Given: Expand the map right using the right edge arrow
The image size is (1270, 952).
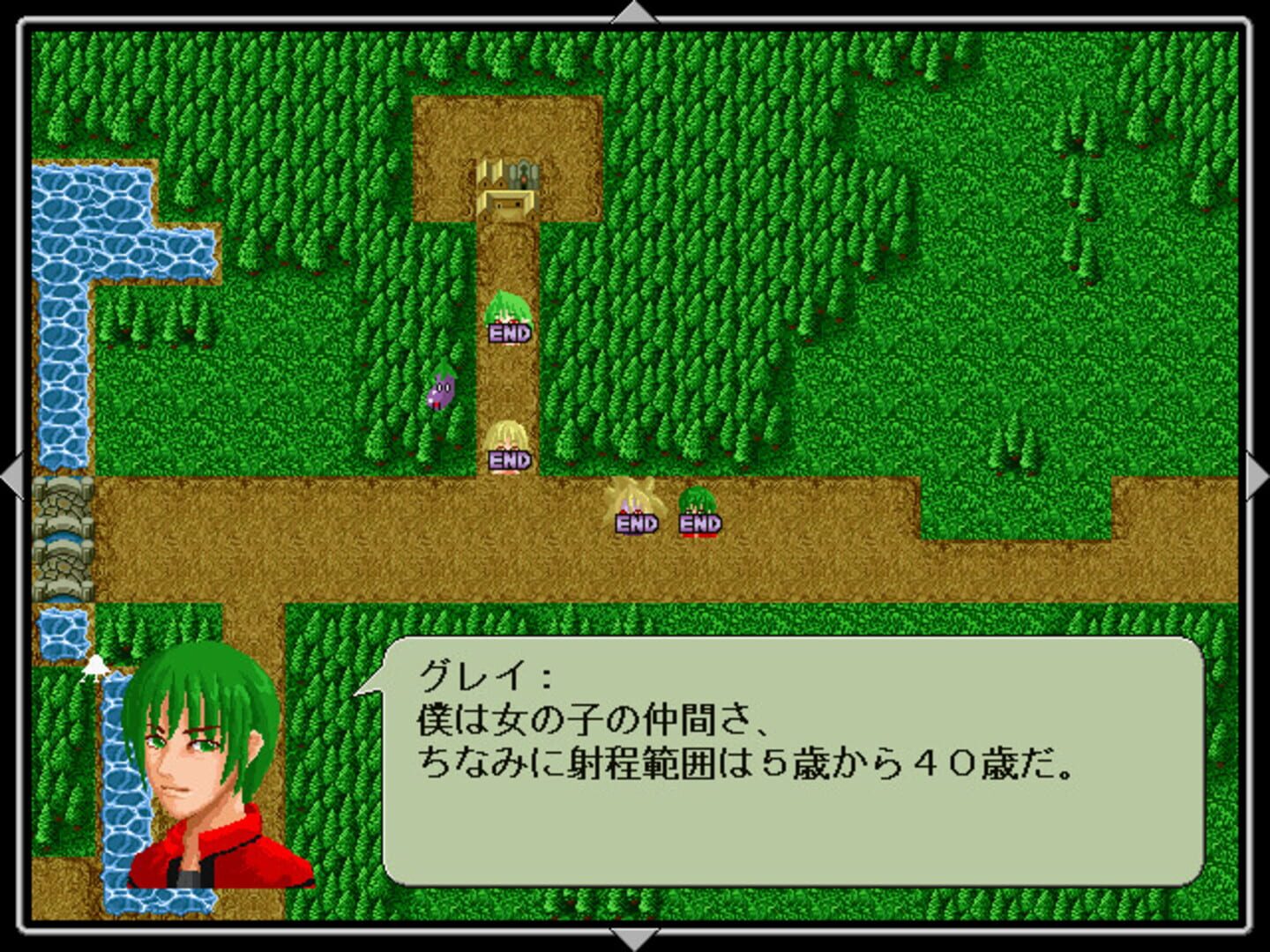Looking at the screenshot, I should pos(1258,476).
